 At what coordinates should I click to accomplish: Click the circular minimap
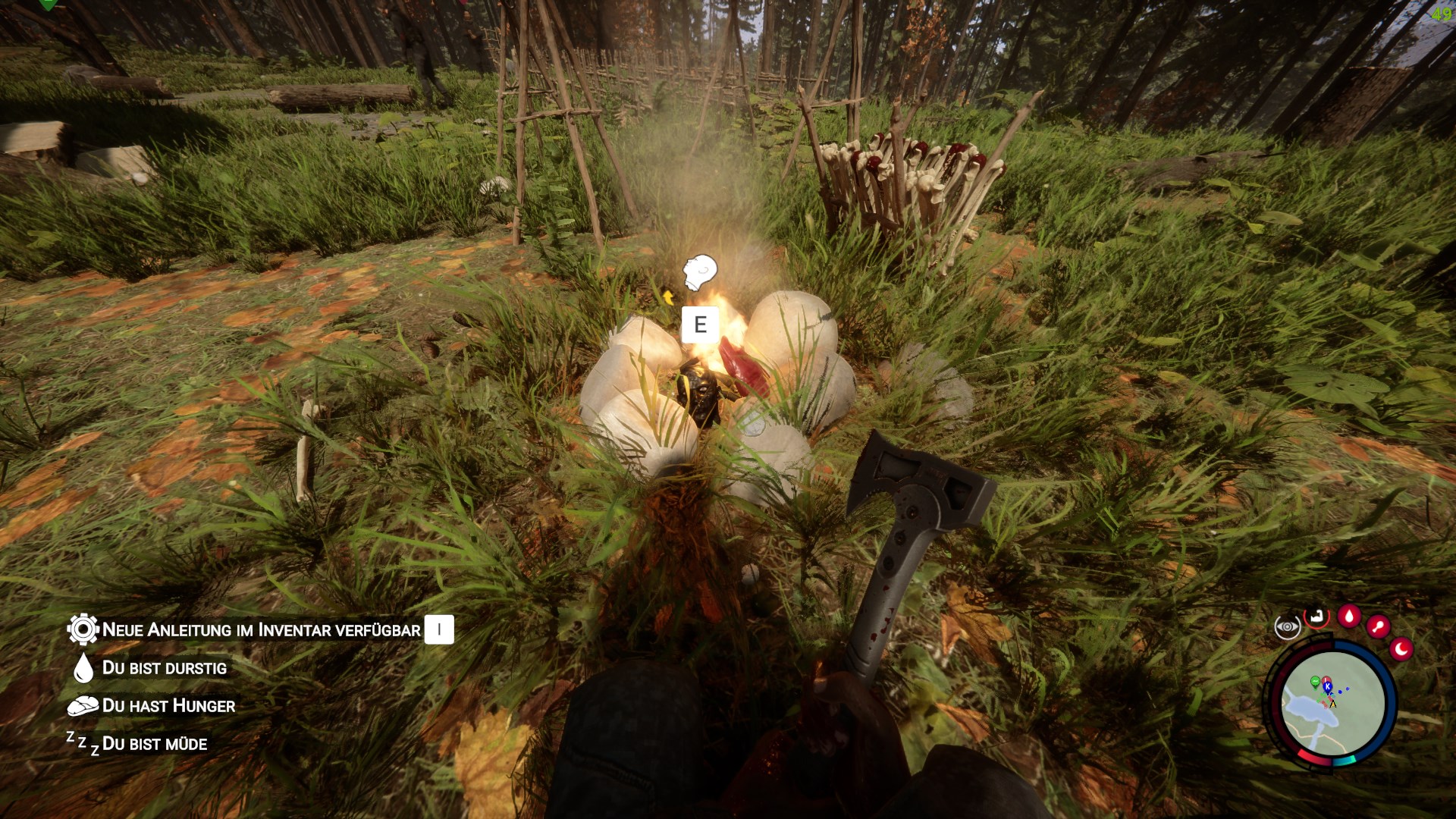point(1333,703)
